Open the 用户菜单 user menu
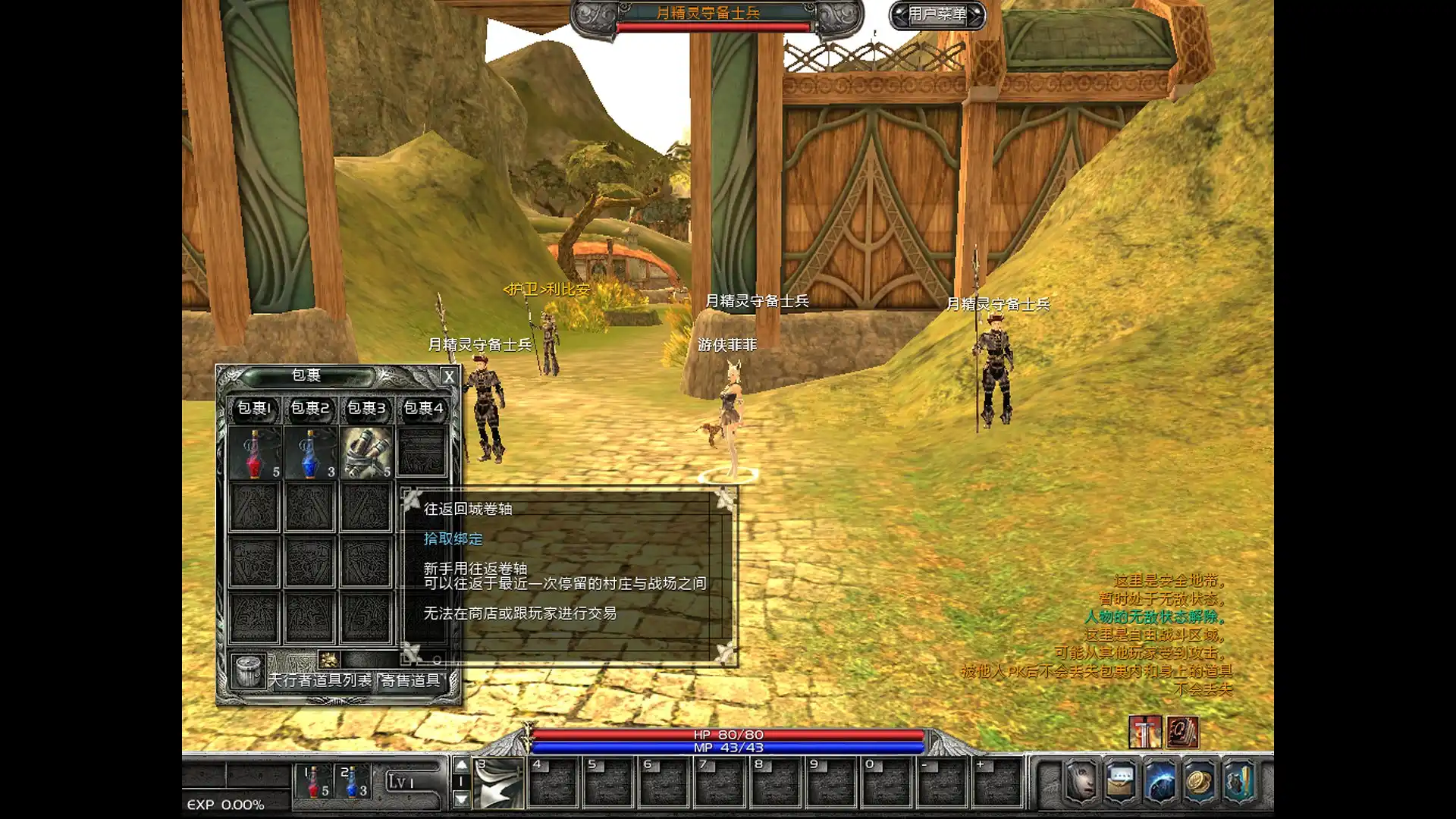This screenshot has width=1456, height=819. click(x=937, y=14)
